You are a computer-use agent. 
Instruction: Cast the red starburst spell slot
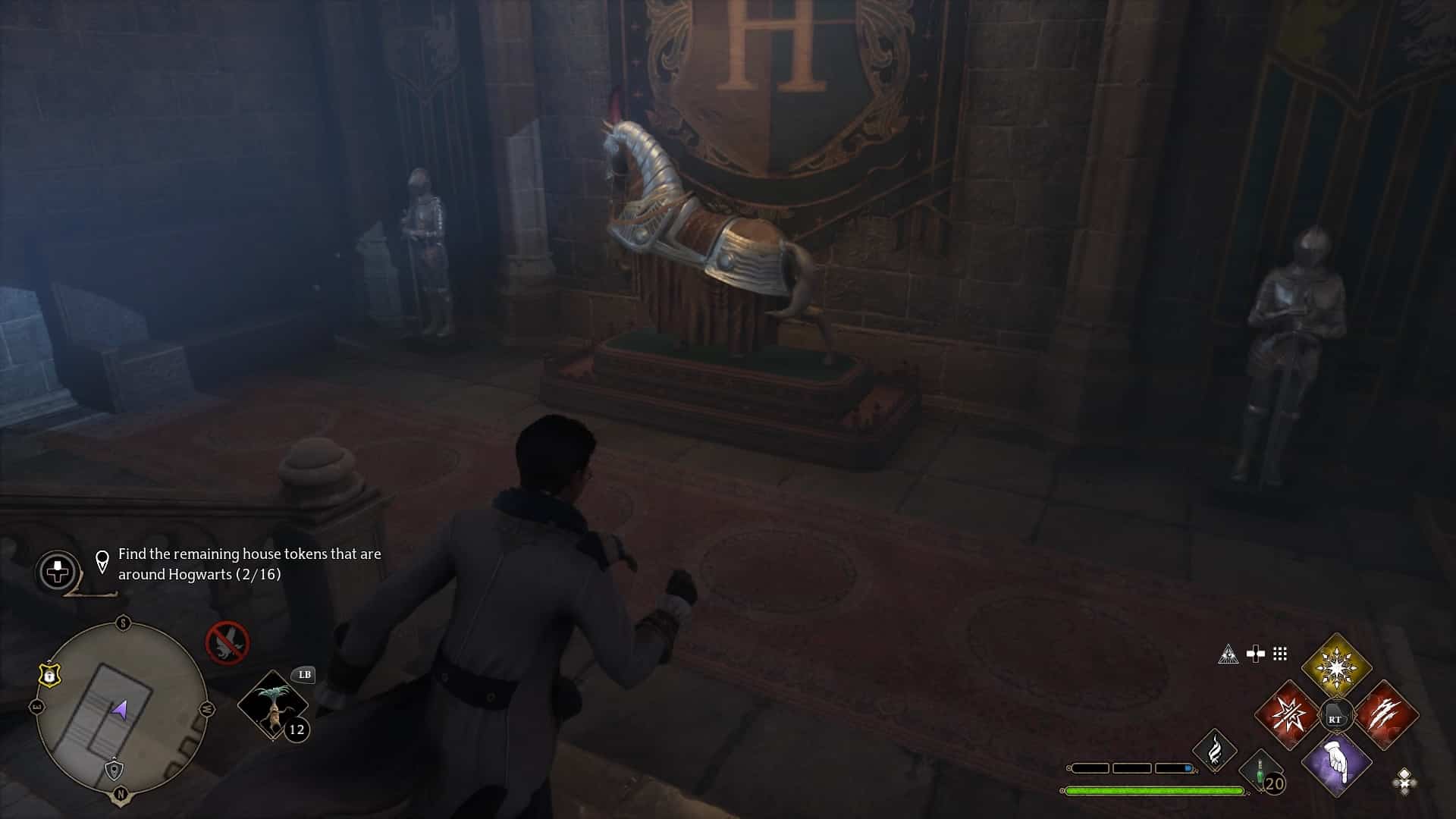coord(1287,715)
